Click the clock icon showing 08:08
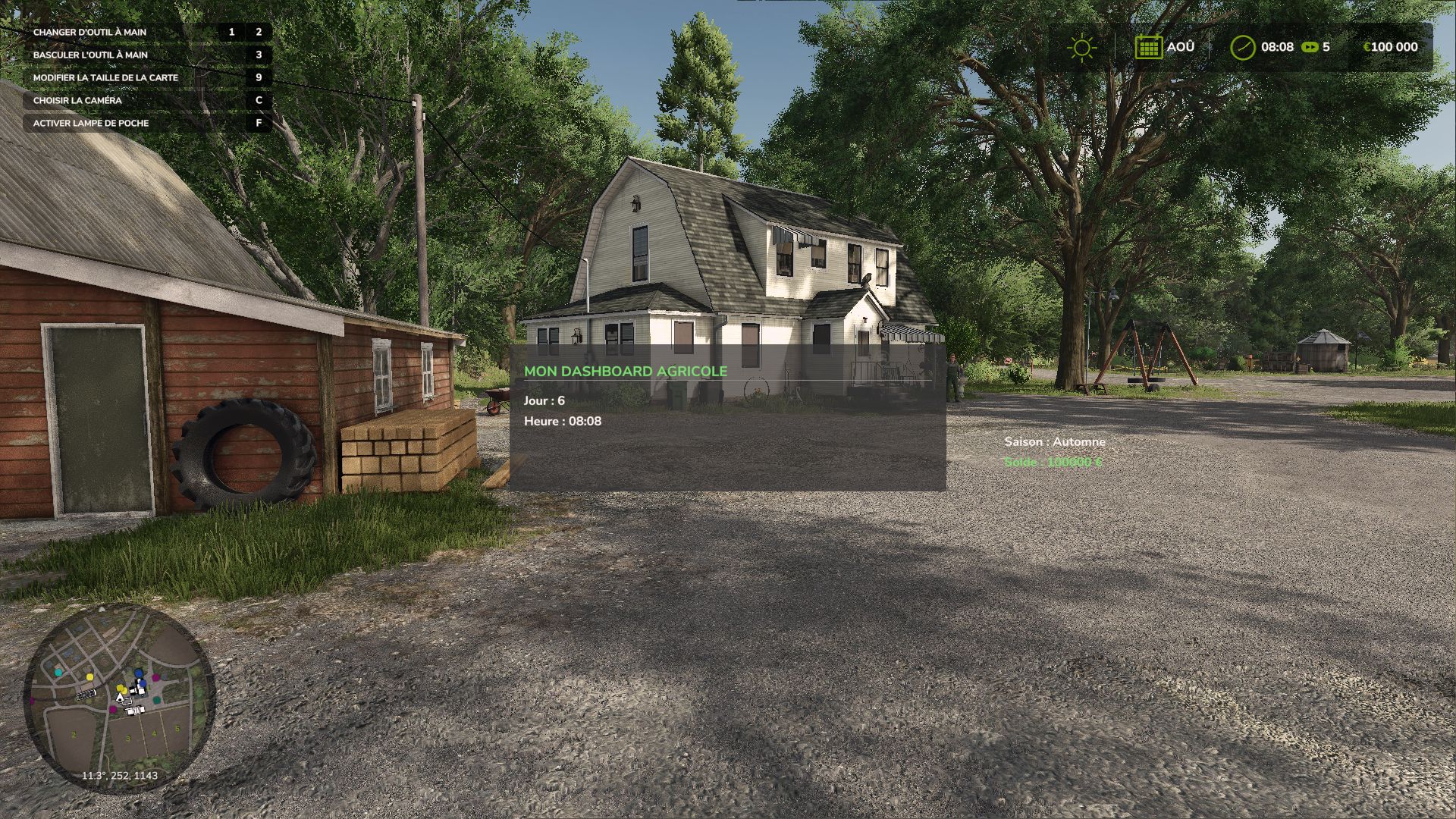This screenshot has width=1456, height=819. (x=1244, y=47)
